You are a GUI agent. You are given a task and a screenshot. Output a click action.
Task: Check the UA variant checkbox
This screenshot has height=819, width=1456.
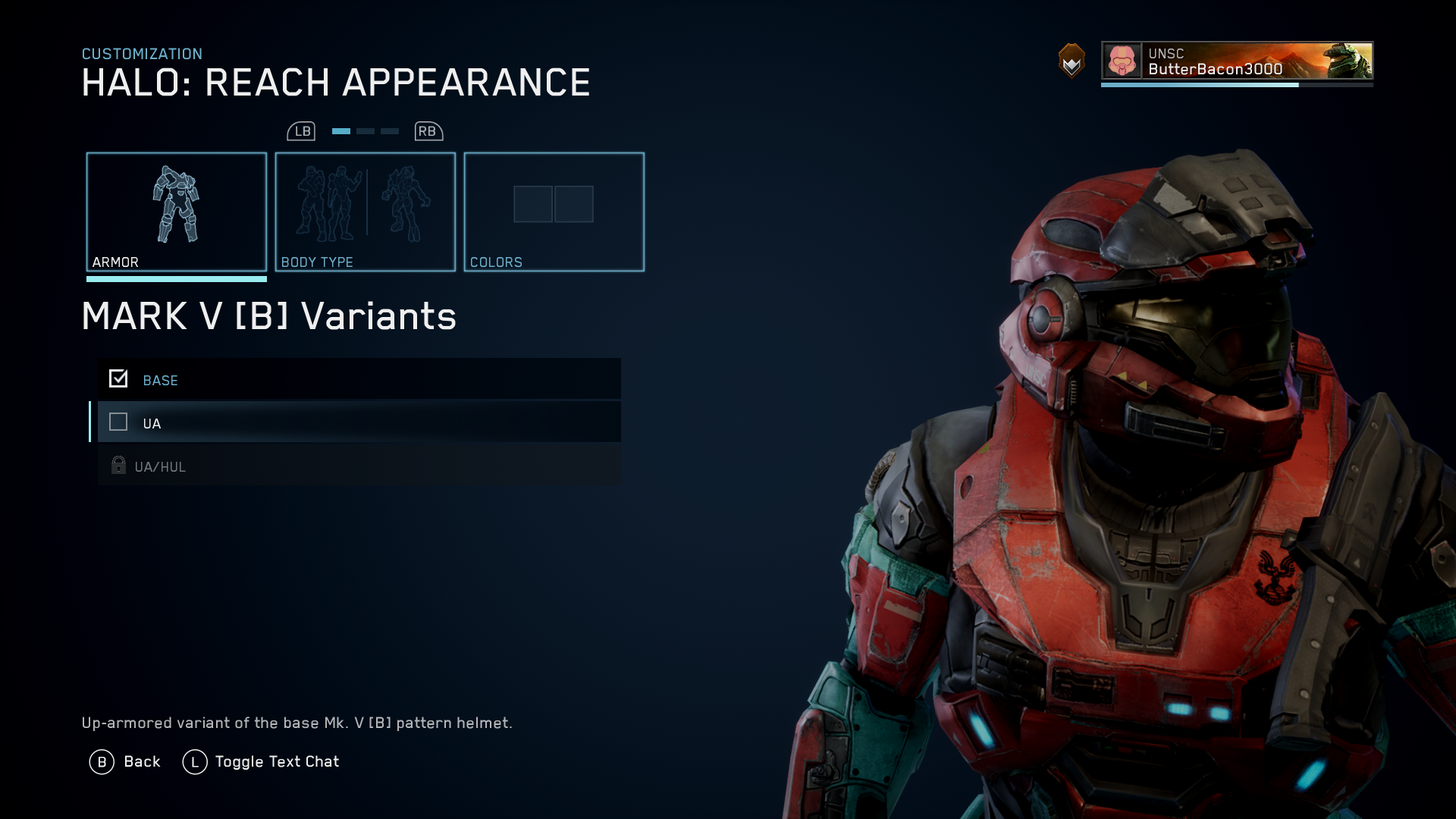click(x=118, y=422)
